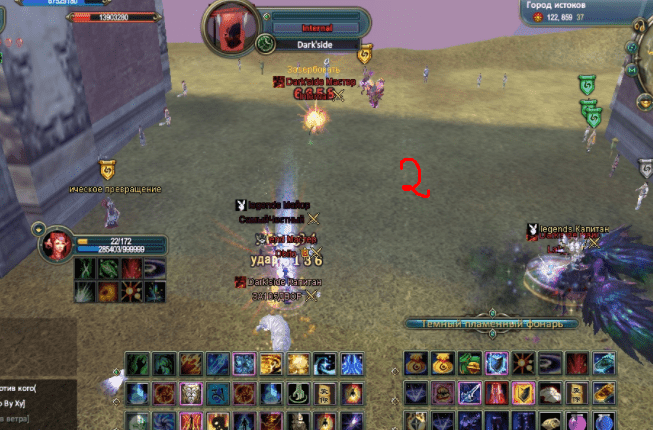Open the green guild emblem beside Dark'side
The width and height of the screenshot is (653, 430).
(x=265, y=44)
